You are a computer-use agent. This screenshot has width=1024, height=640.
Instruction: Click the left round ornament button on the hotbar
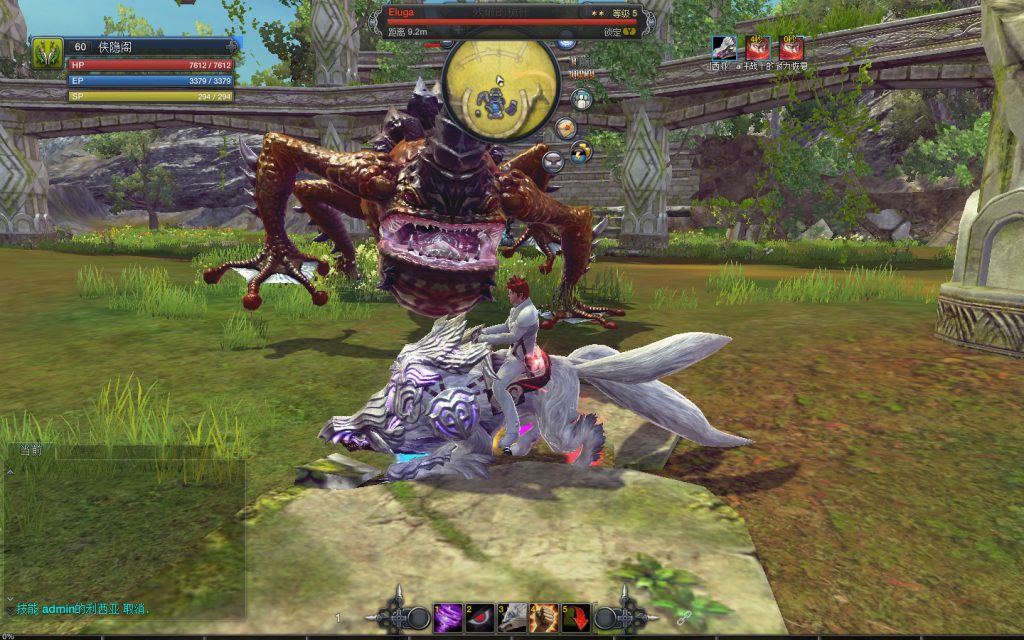(x=418, y=618)
